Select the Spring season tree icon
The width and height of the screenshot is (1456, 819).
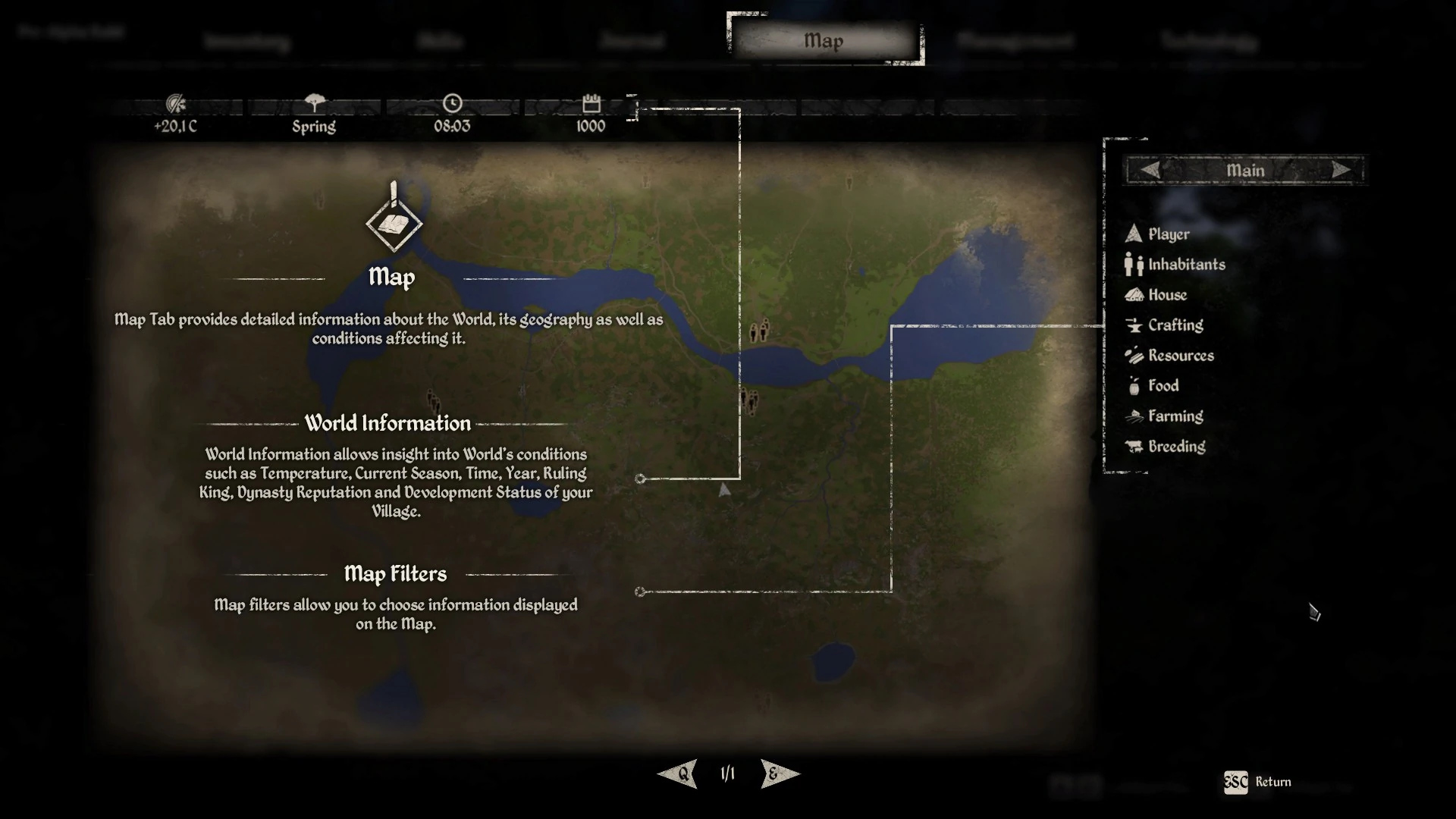click(x=314, y=105)
